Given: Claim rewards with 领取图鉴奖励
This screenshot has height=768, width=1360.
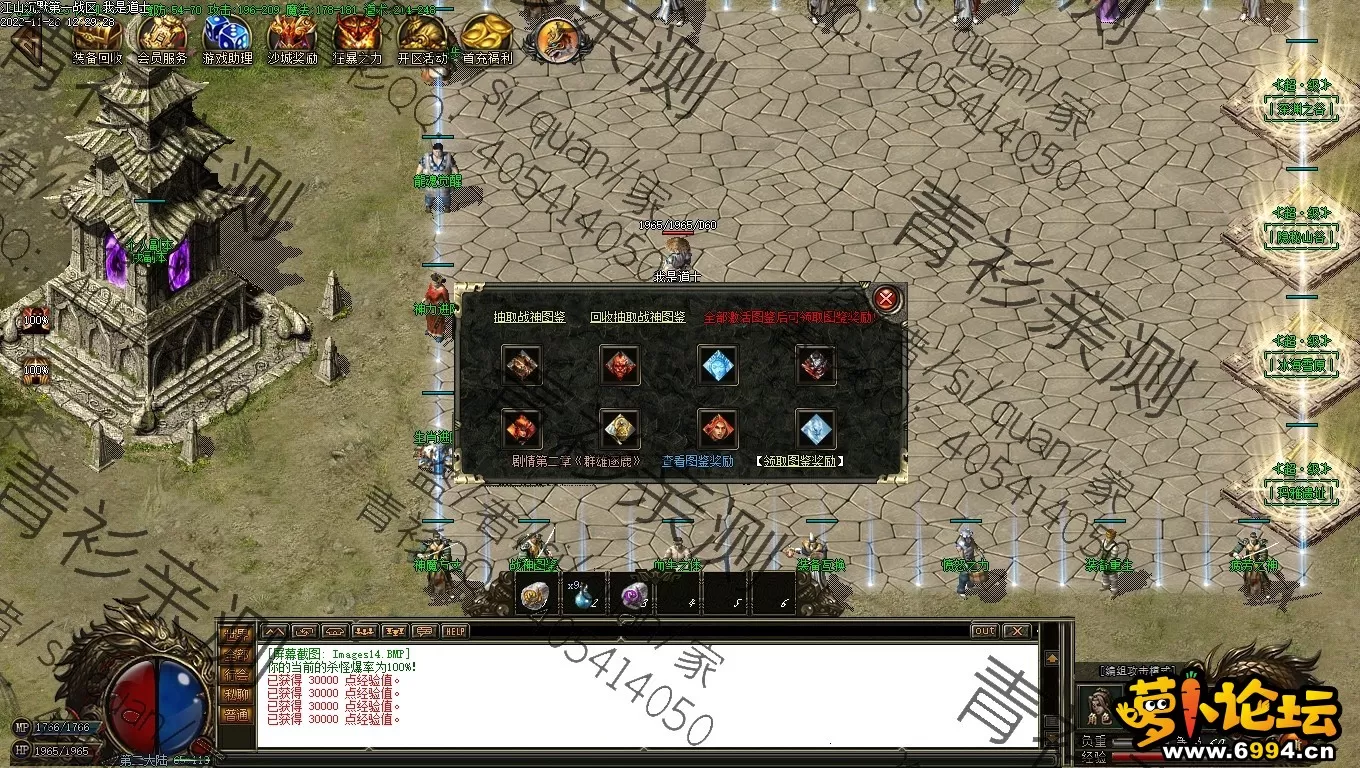Looking at the screenshot, I should point(800,462).
